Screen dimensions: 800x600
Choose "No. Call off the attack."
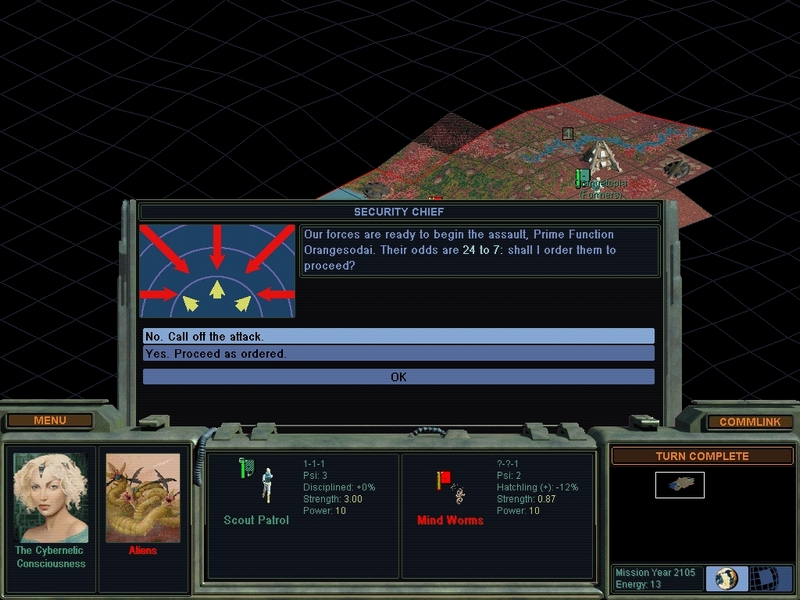coord(398,336)
